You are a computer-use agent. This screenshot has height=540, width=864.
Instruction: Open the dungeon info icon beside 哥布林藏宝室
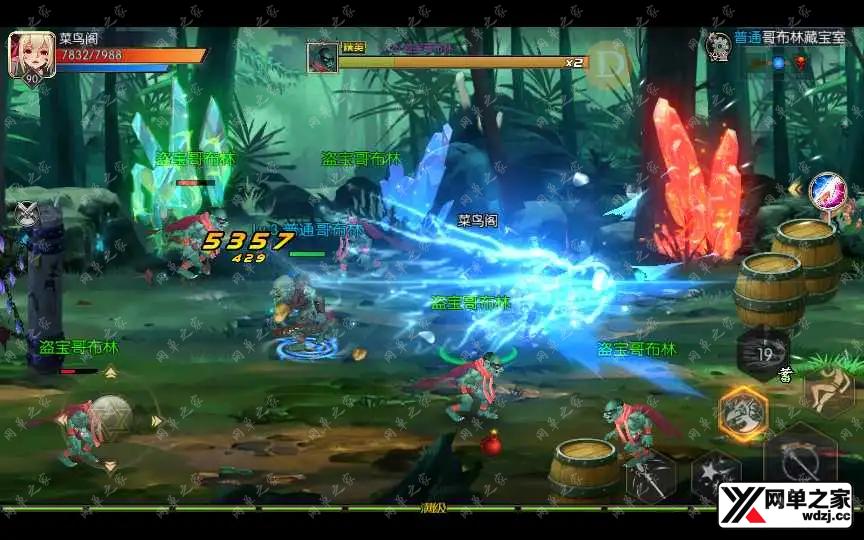click(719, 44)
